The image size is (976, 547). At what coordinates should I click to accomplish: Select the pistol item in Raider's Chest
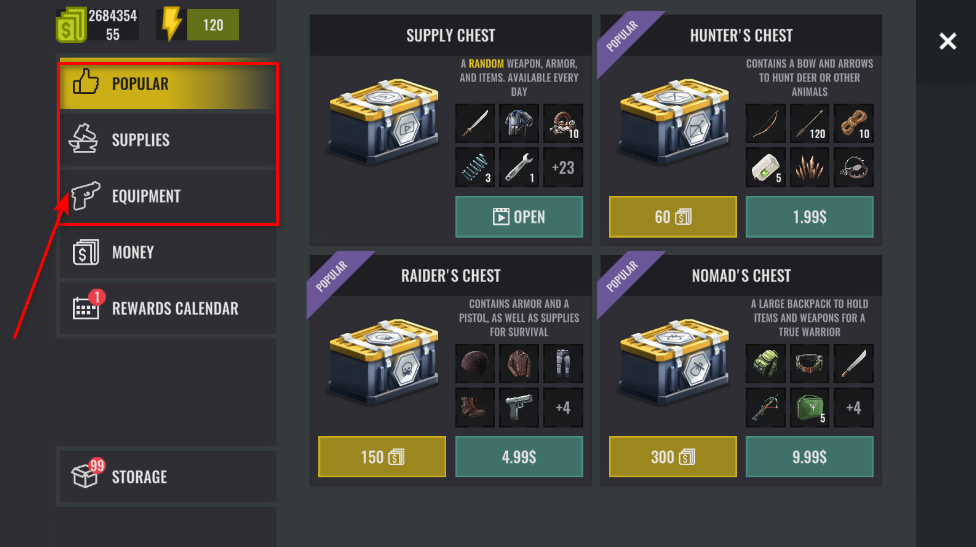coord(519,407)
